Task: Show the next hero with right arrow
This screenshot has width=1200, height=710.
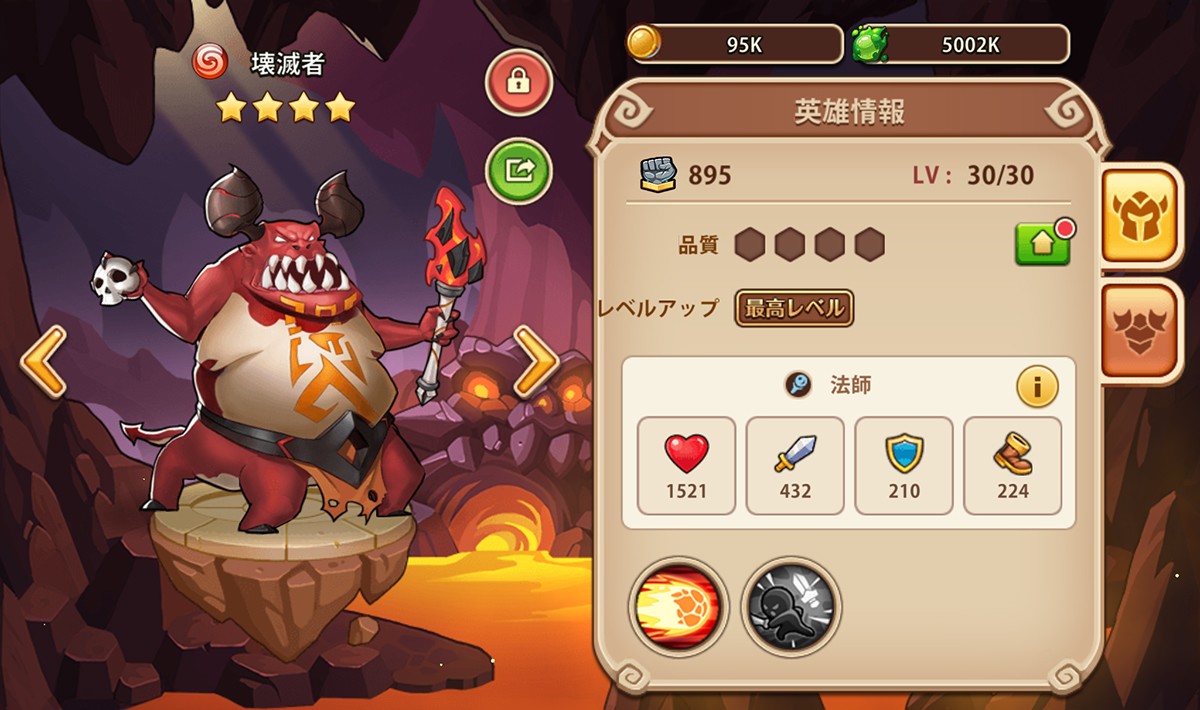Action: 536,361
